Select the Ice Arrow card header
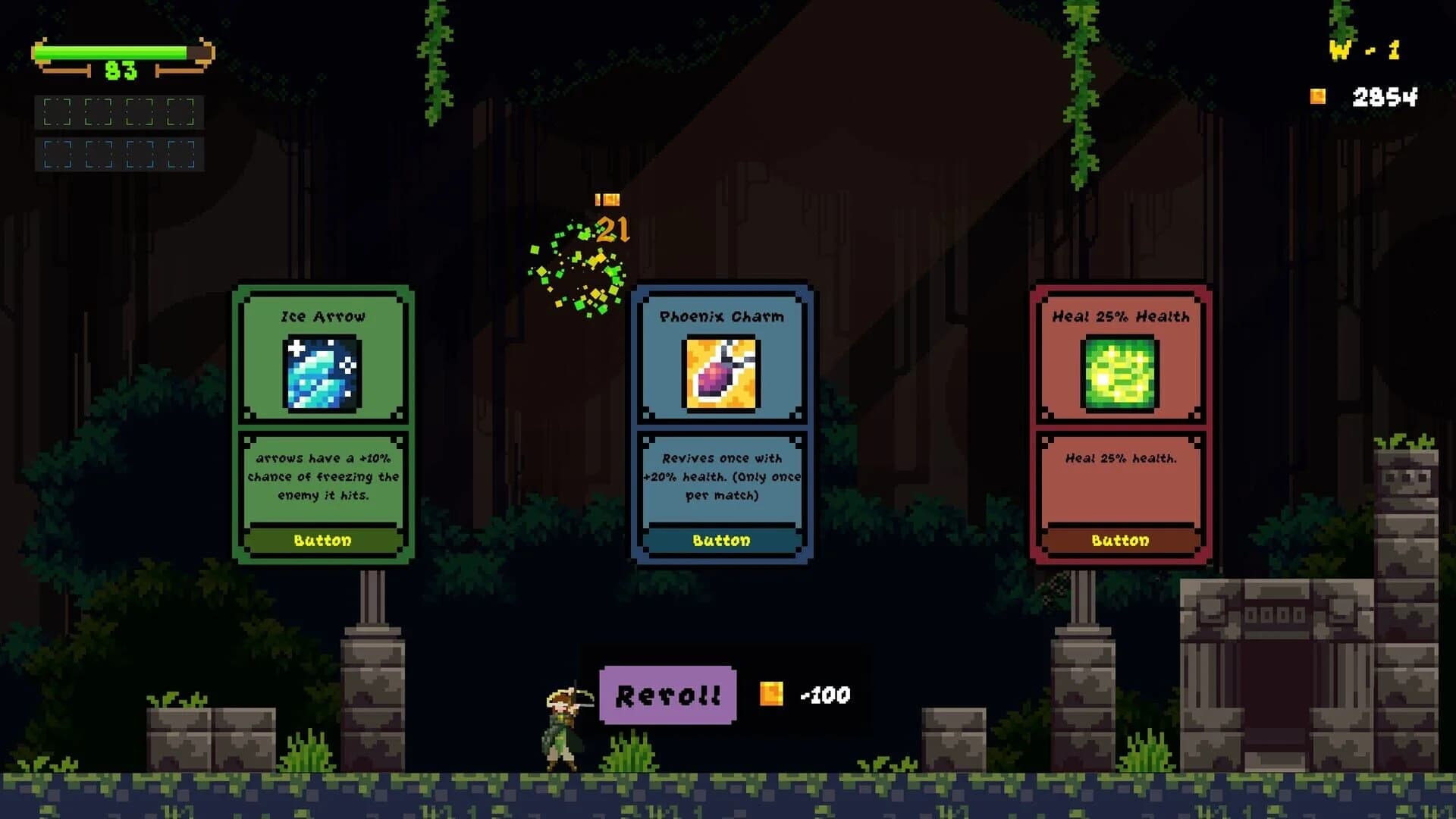1456x819 pixels. pyautogui.click(x=322, y=317)
